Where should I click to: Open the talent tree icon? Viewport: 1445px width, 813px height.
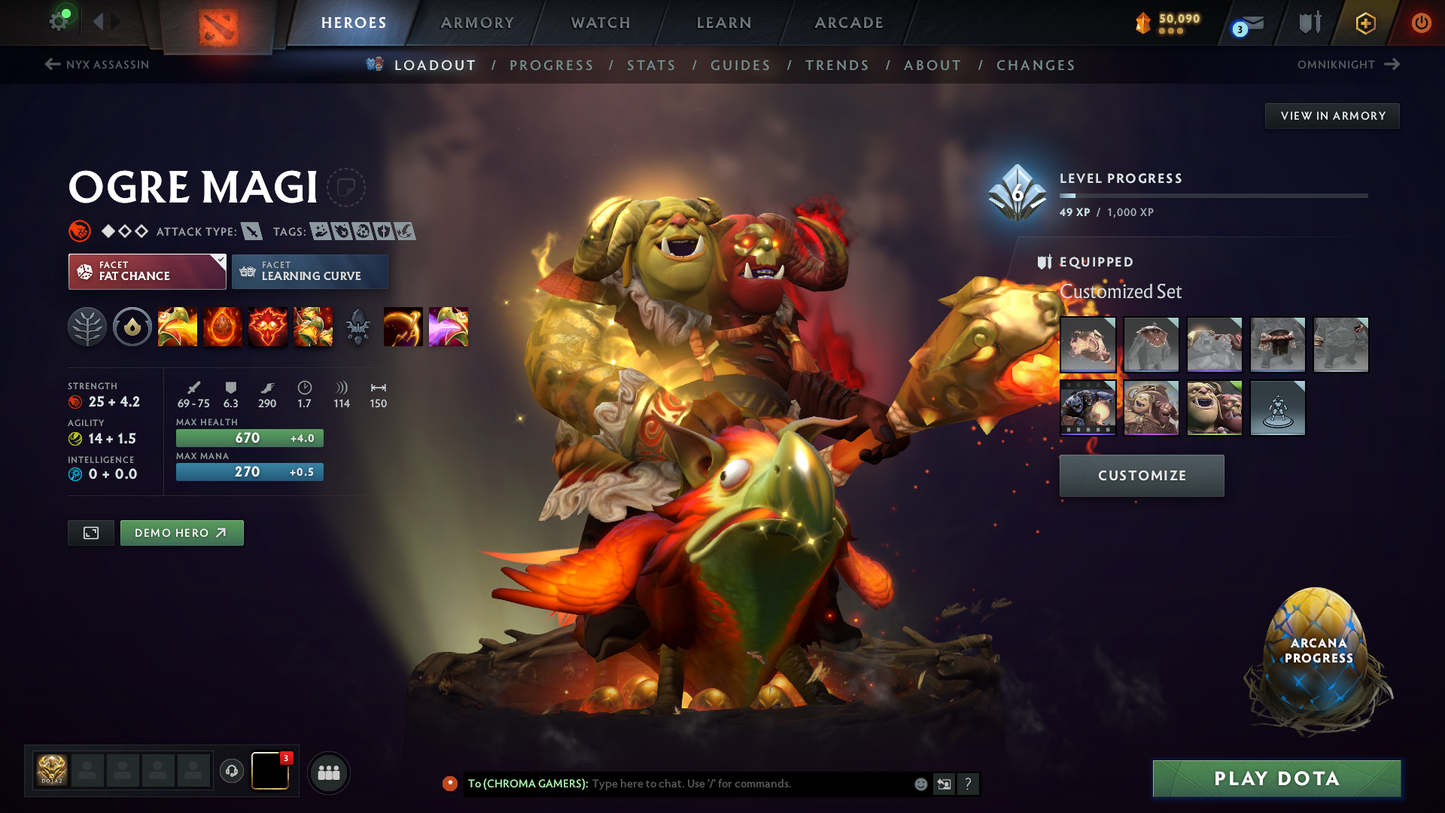87,327
